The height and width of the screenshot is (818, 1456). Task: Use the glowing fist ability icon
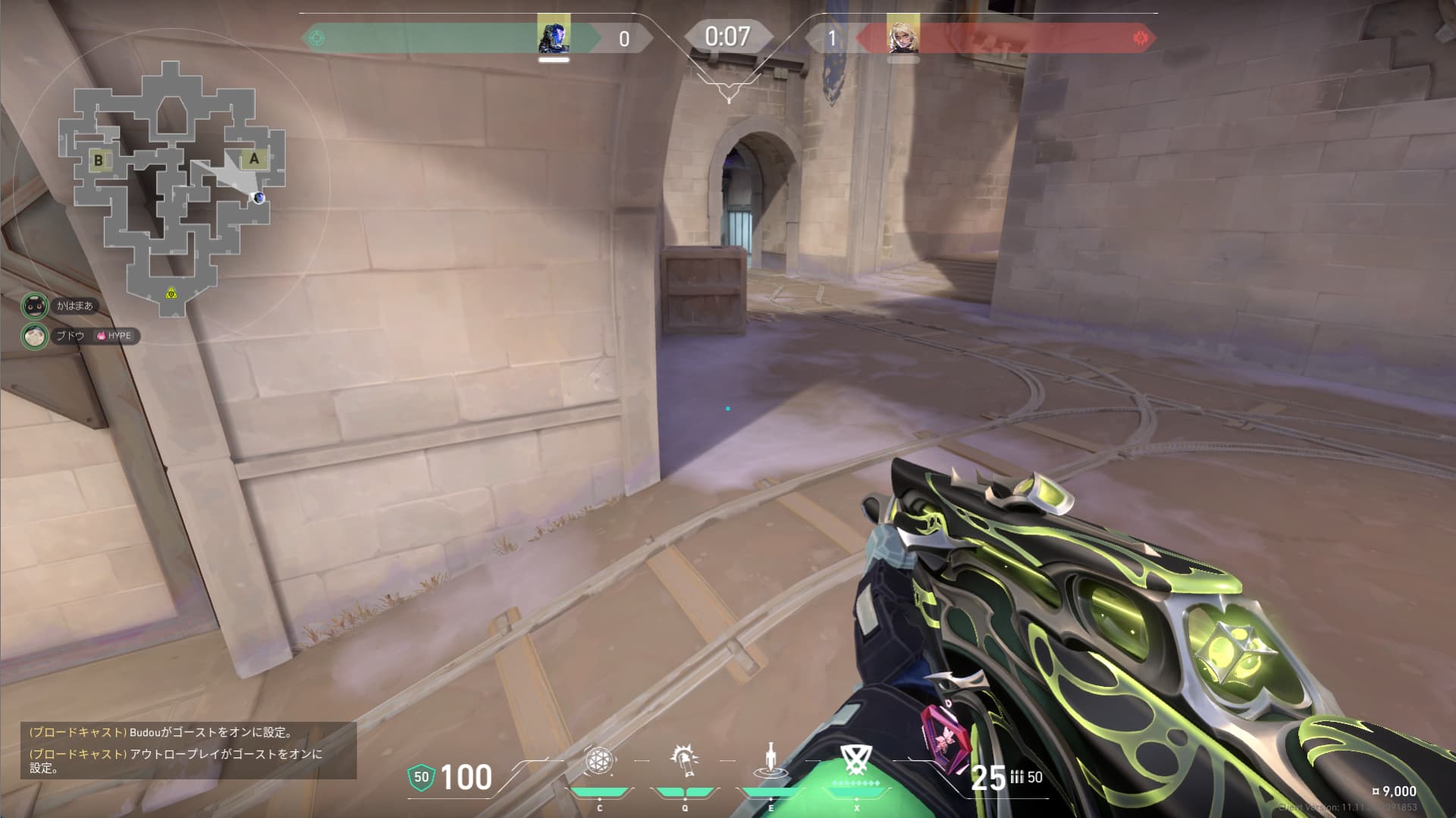click(684, 760)
